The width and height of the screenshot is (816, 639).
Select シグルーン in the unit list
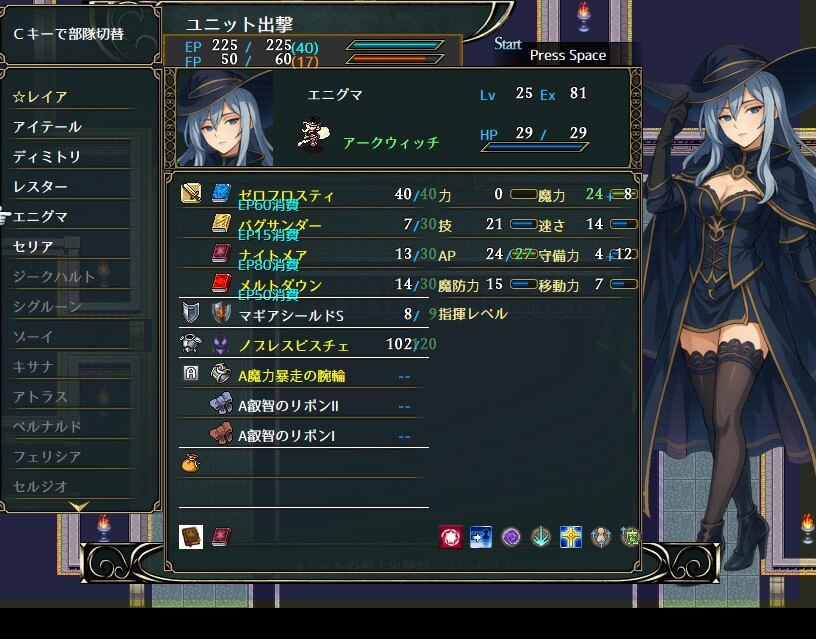[48, 306]
